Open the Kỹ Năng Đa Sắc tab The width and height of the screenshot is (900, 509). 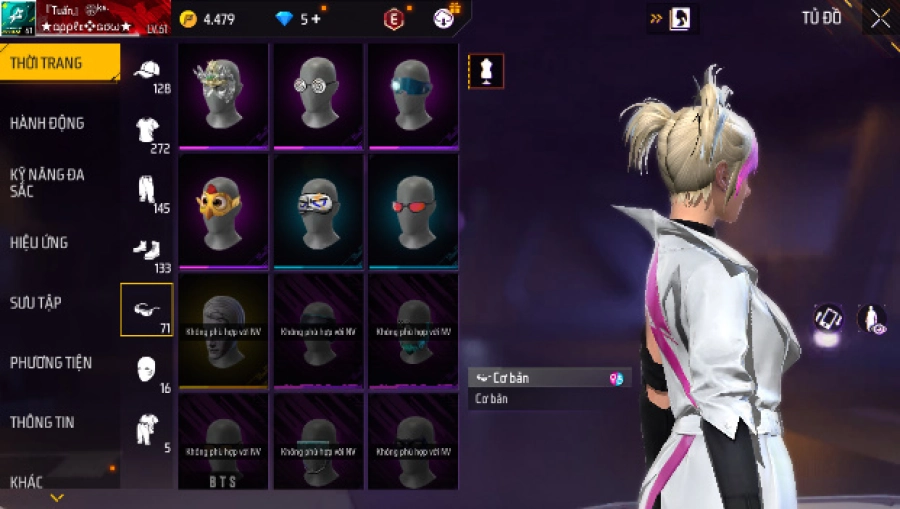point(48,182)
